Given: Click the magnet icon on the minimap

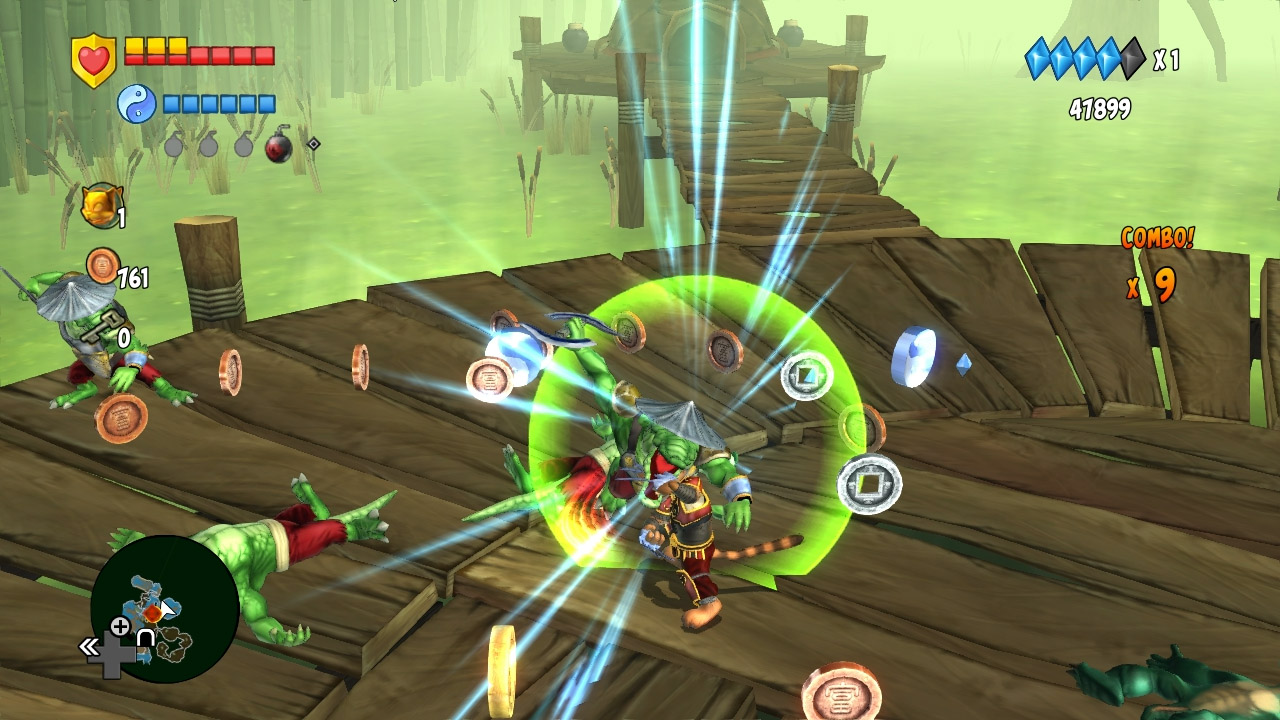Looking at the screenshot, I should (146, 638).
